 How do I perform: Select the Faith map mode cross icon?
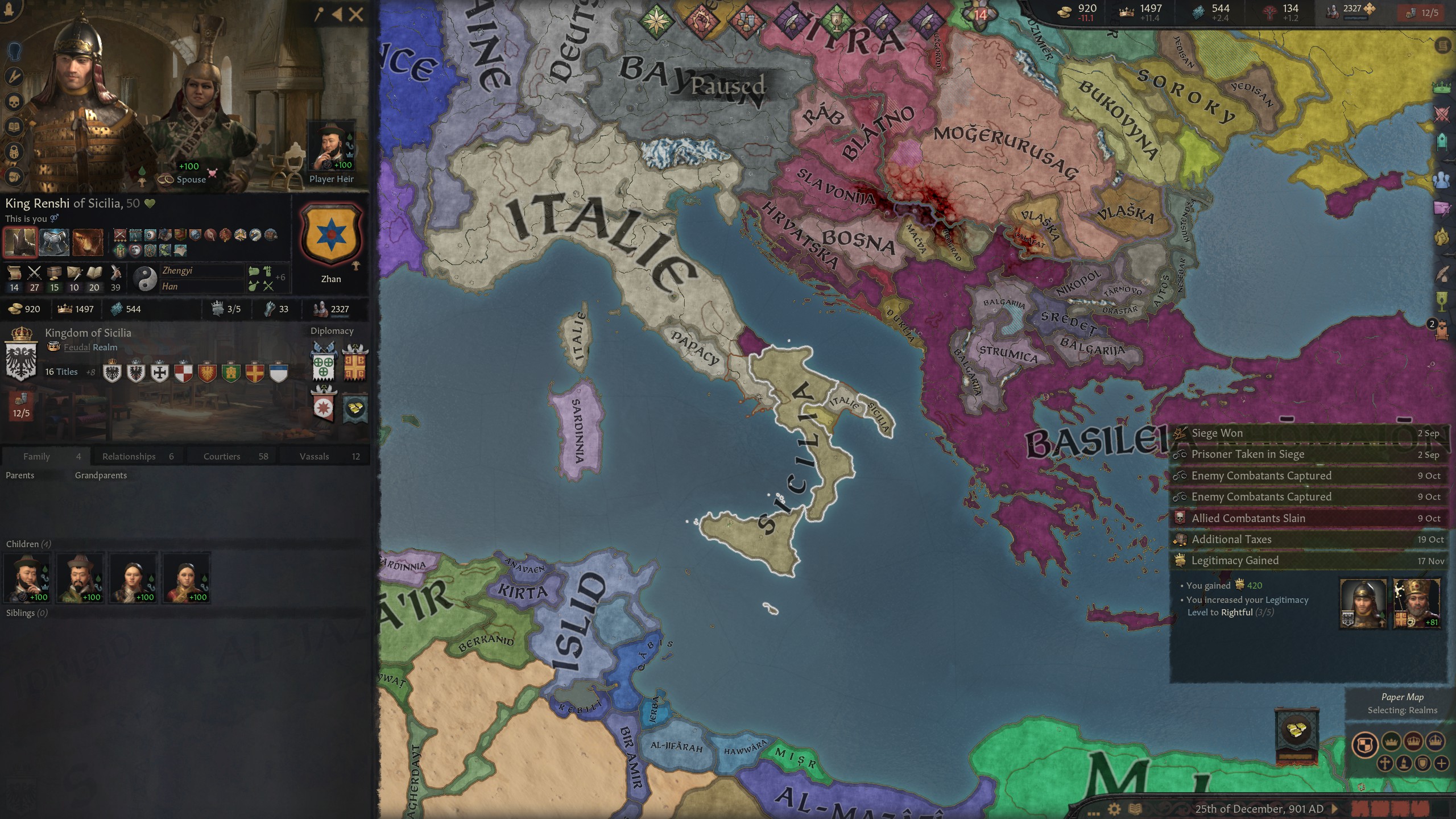click(1384, 763)
